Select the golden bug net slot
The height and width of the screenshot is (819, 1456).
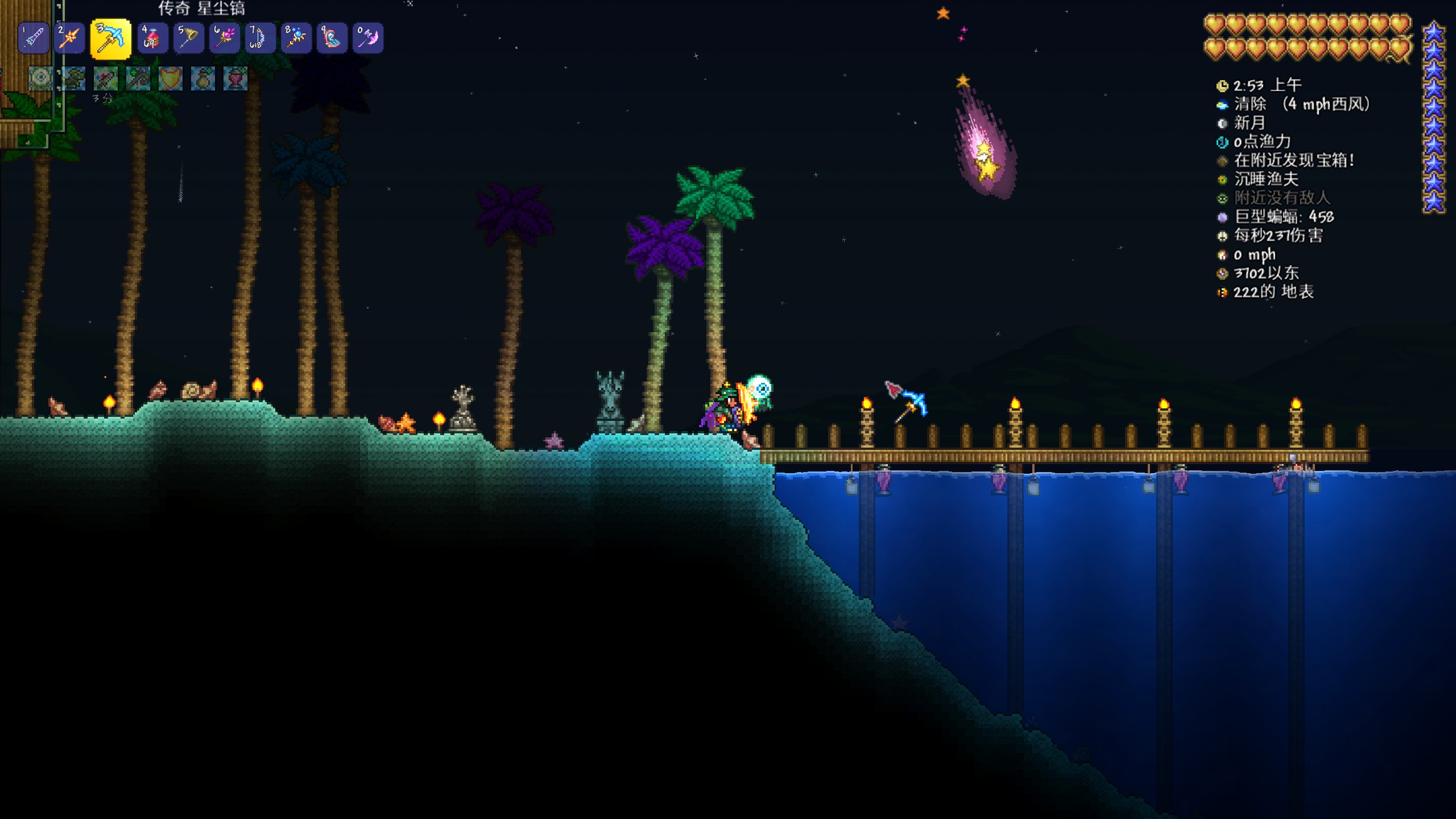click(x=188, y=38)
